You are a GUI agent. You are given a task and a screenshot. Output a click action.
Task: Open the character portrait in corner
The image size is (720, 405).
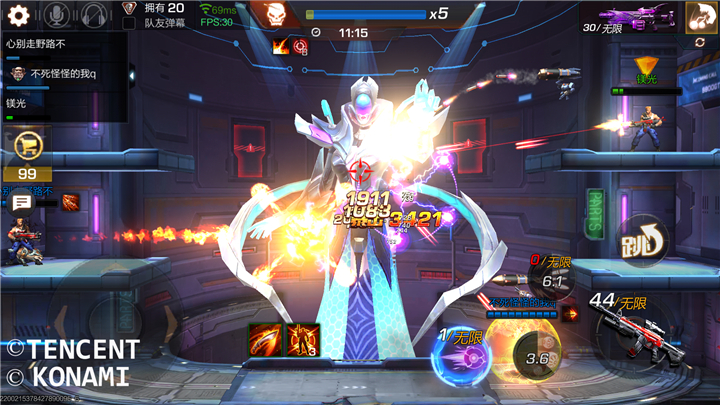tap(700, 16)
